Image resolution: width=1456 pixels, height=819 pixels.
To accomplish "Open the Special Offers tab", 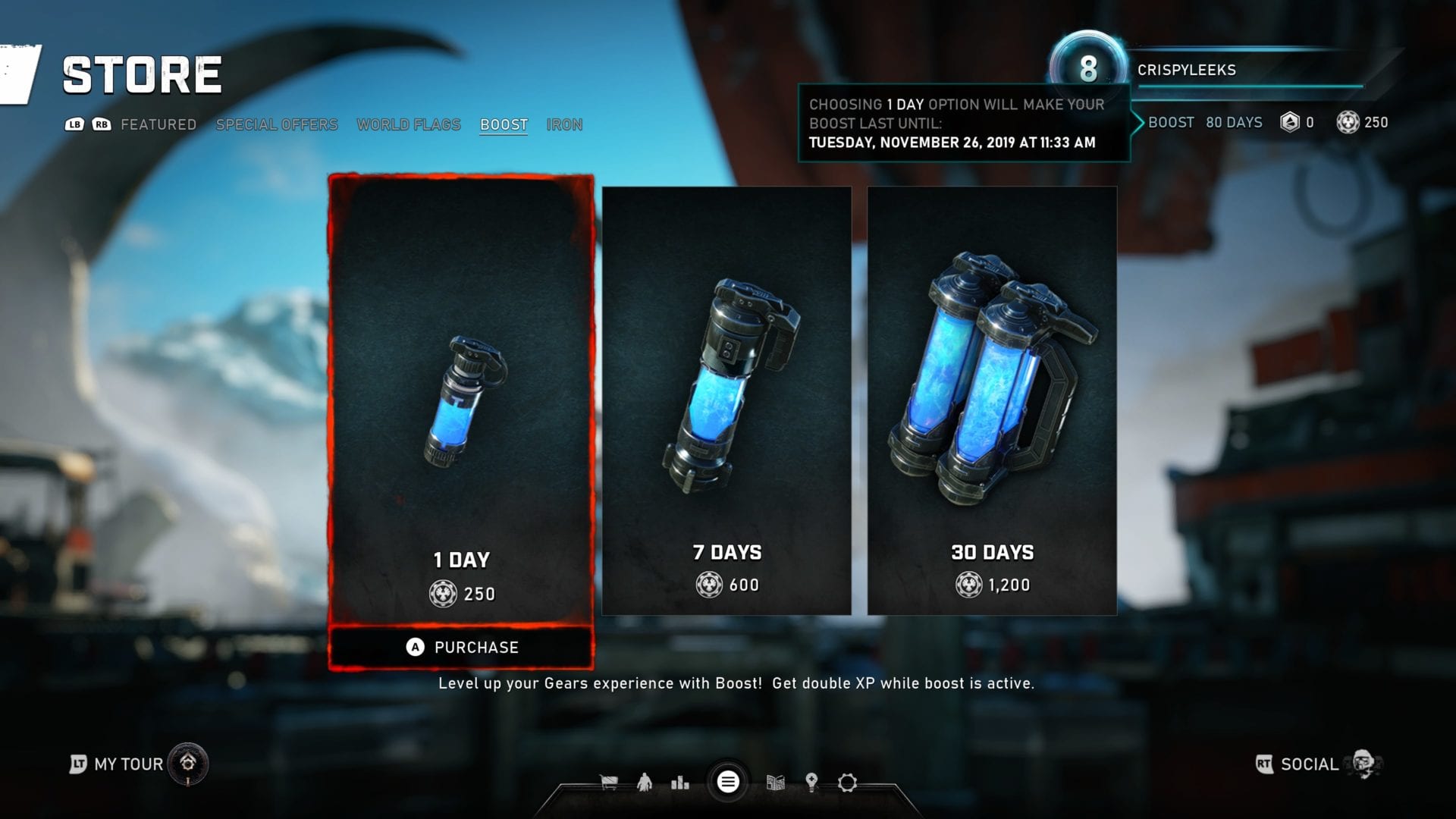I will [x=277, y=124].
